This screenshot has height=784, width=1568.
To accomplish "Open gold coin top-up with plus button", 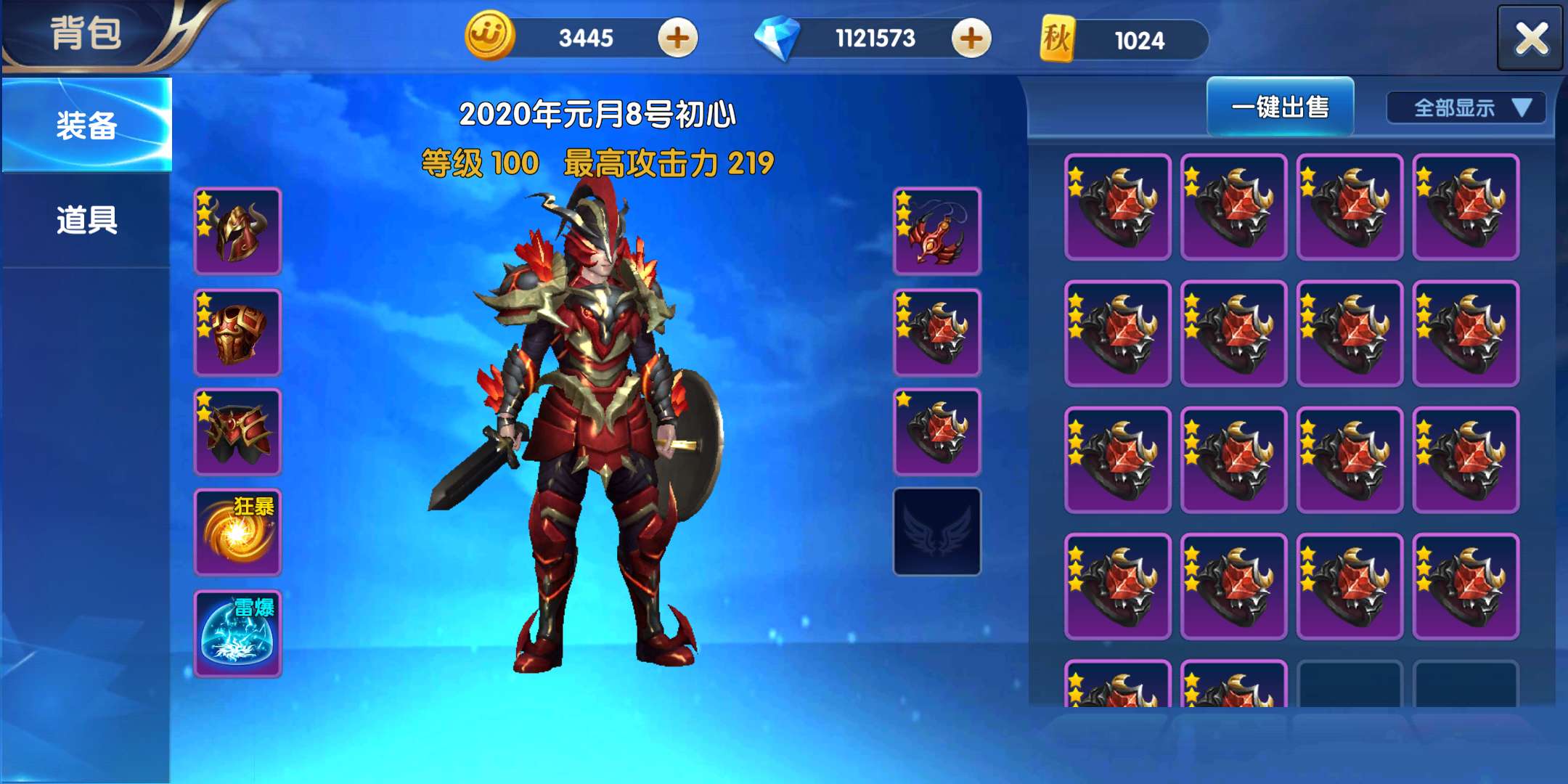I will pos(675,38).
